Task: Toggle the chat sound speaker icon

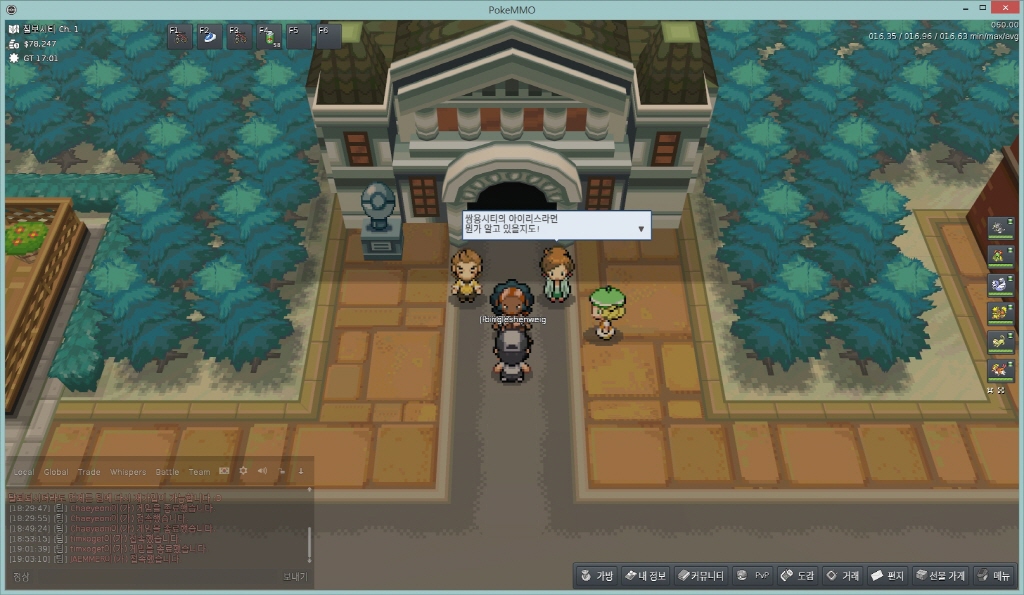Action: 262,471
